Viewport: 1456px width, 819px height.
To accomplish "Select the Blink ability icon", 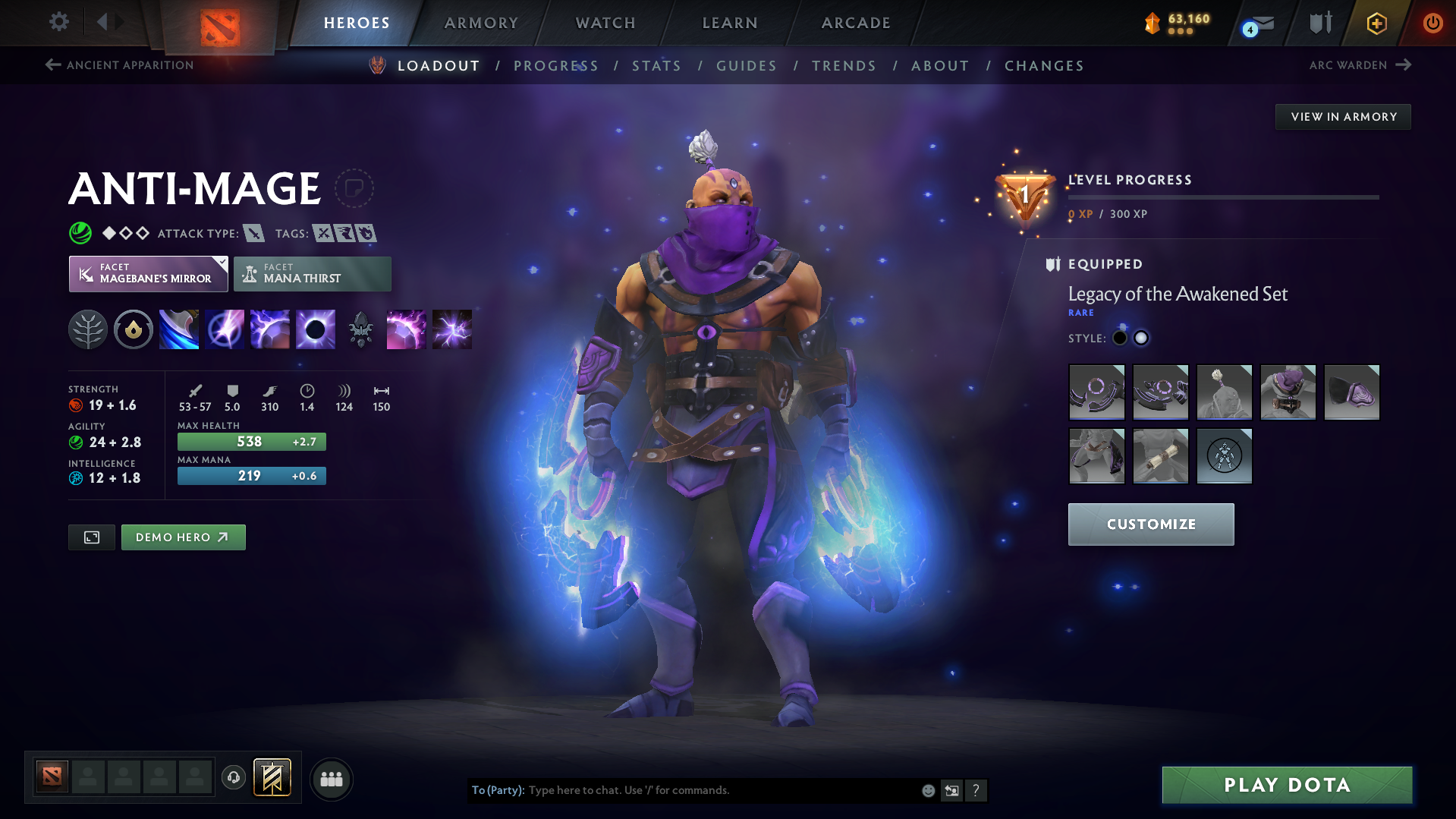I will tap(224, 329).
